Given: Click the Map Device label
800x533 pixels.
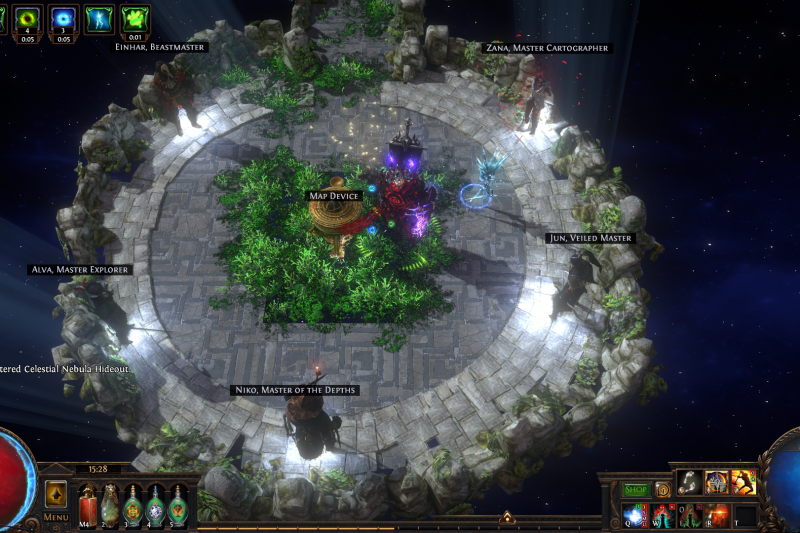Looking at the screenshot, I should [x=334, y=196].
